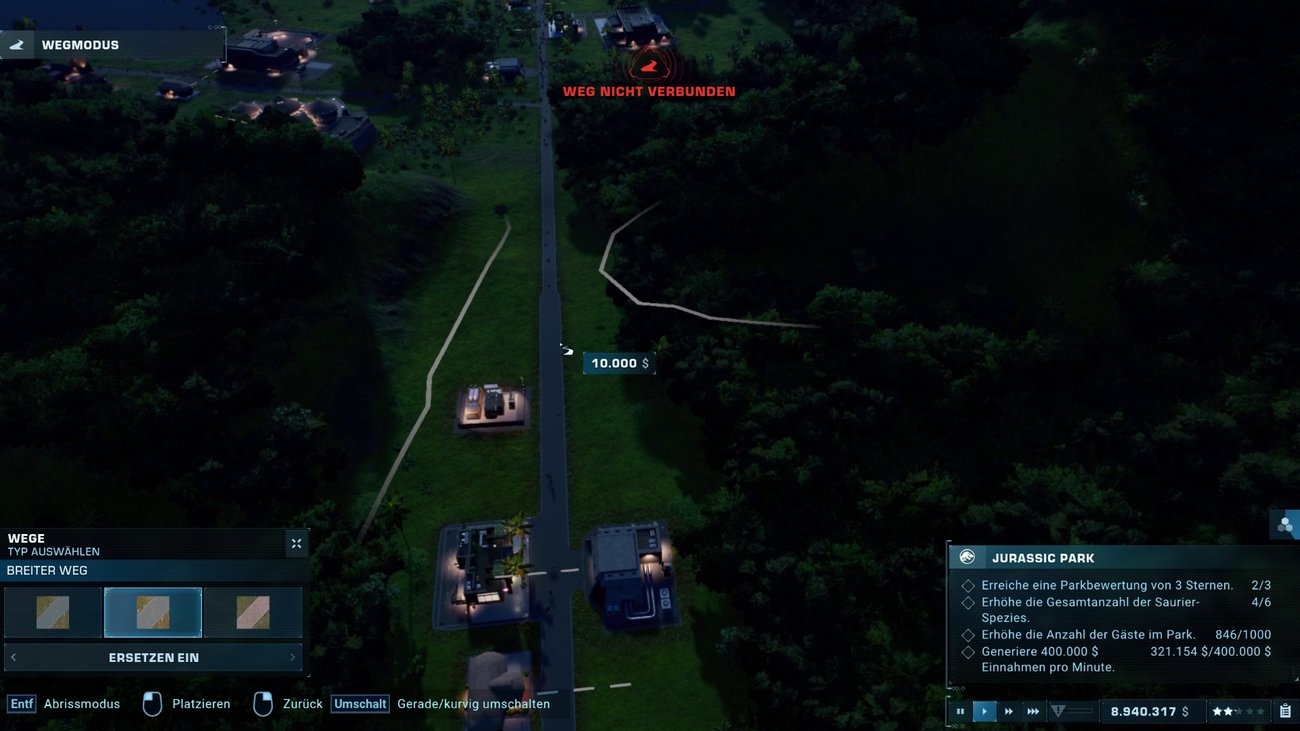Select the Wegmodus path tool icon

click(x=17, y=44)
